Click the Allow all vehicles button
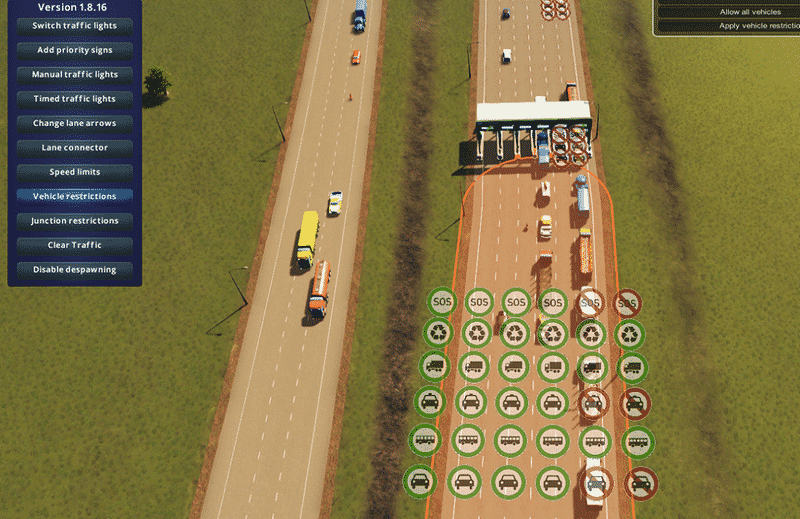This screenshot has width=800, height=519. click(x=750, y=12)
